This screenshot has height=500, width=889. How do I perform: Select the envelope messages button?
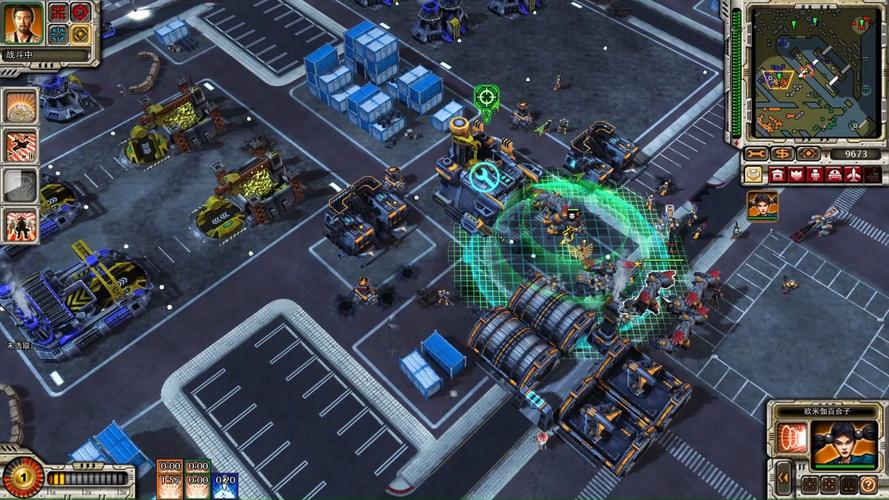[754, 175]
